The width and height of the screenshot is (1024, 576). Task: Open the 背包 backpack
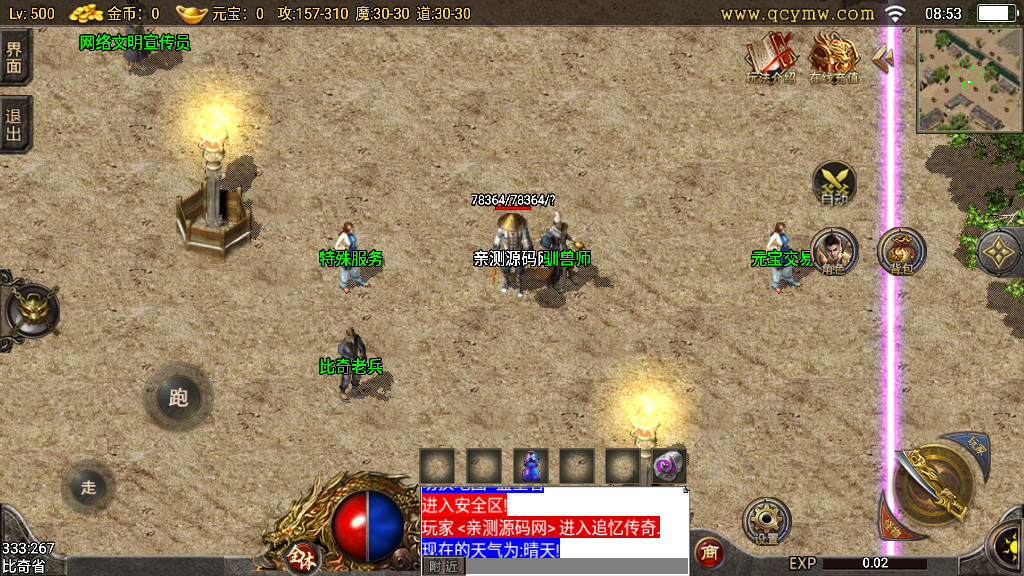point(901,252)
